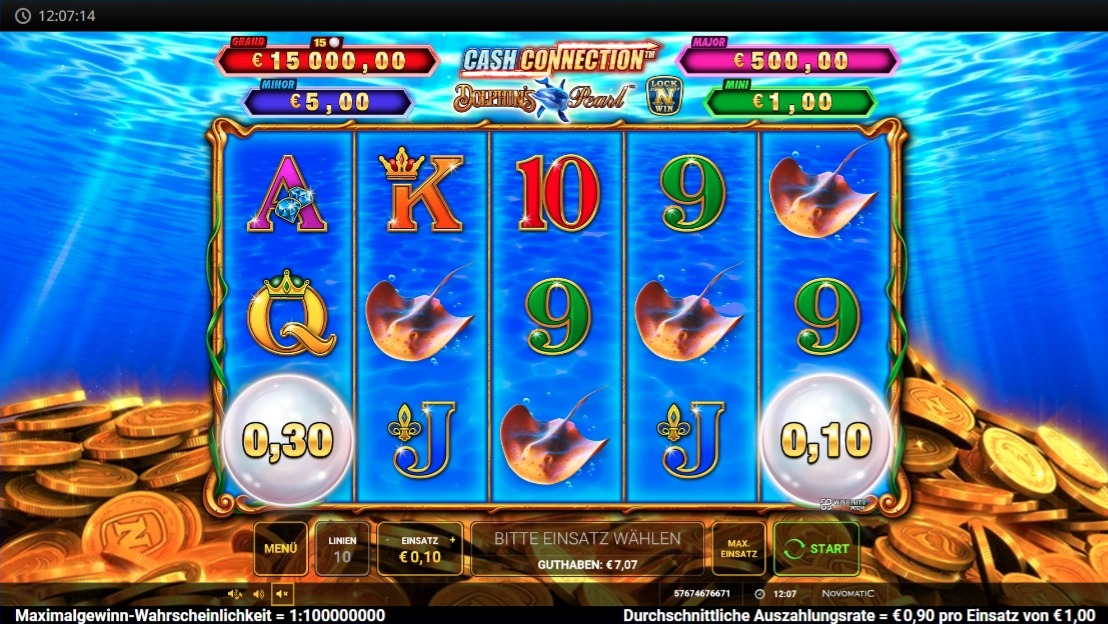
Task: Set the bet with MAX. EINSATZ
Action: click(x=738, y=549)
